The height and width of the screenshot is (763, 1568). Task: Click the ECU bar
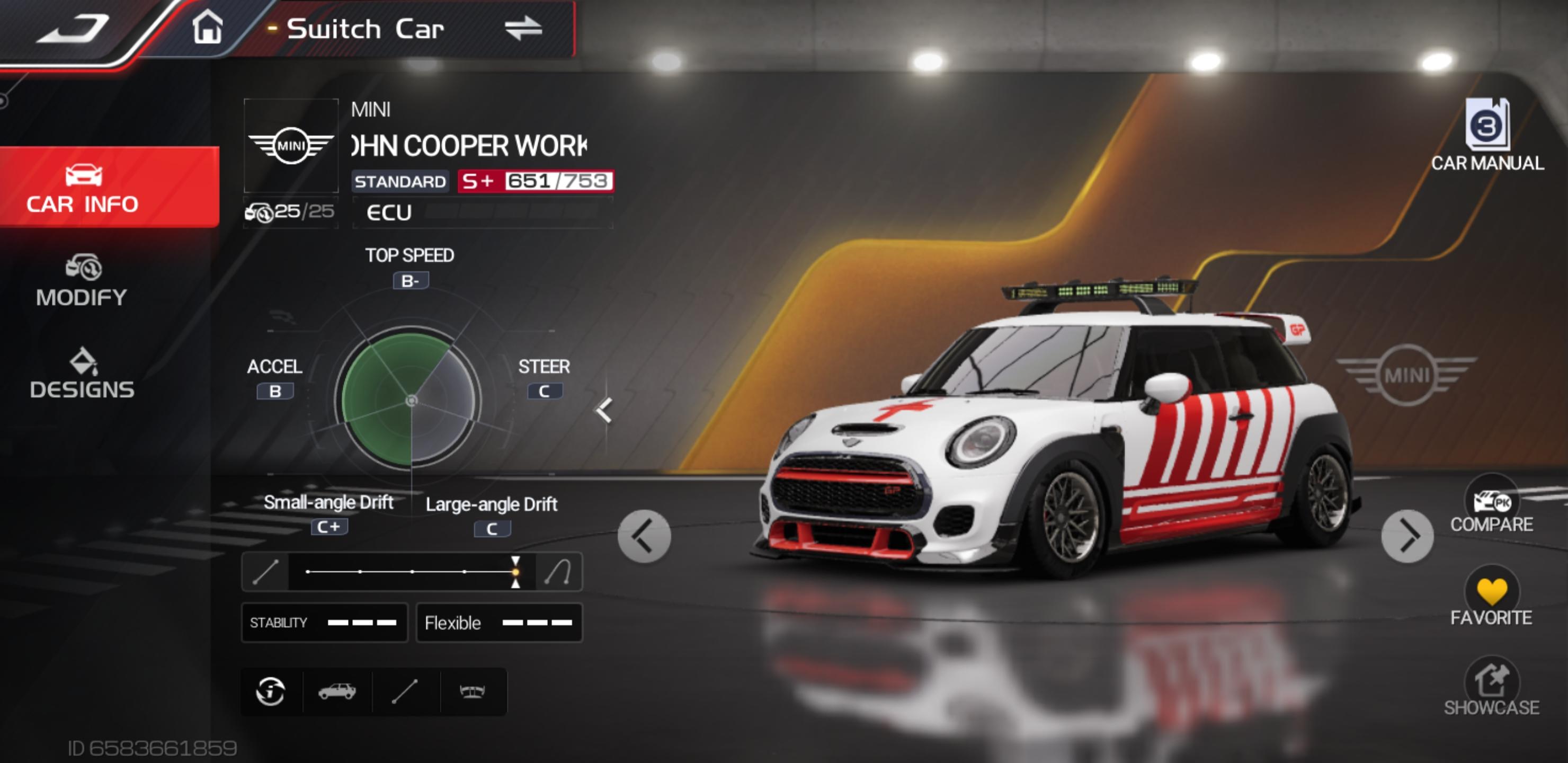click(x=482, y=212)
